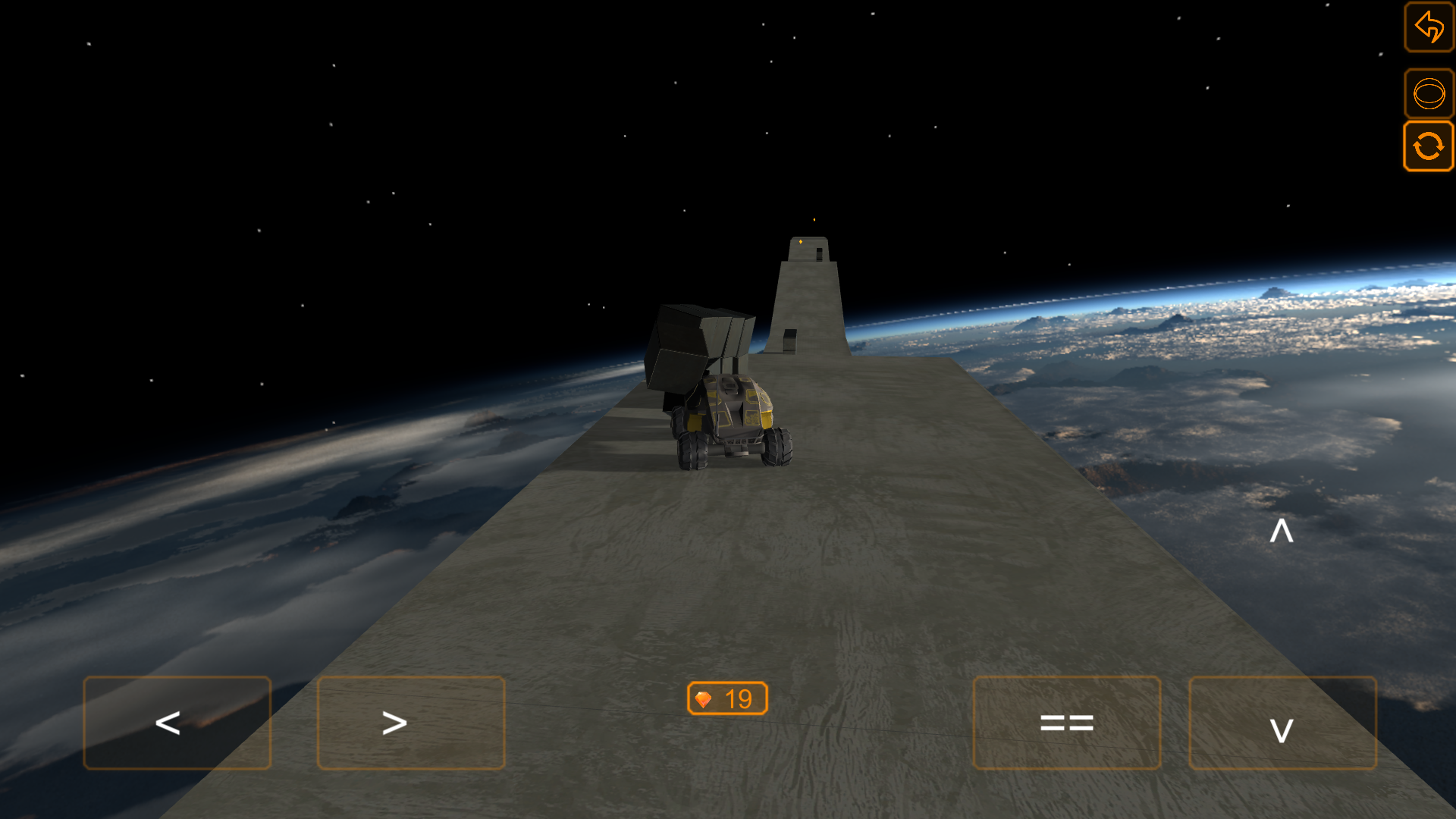This screenshot has height=819, width=1456.
Task: Restart the level with the refresh icon
Action: pyautogui.click(x=1429, y=146)
